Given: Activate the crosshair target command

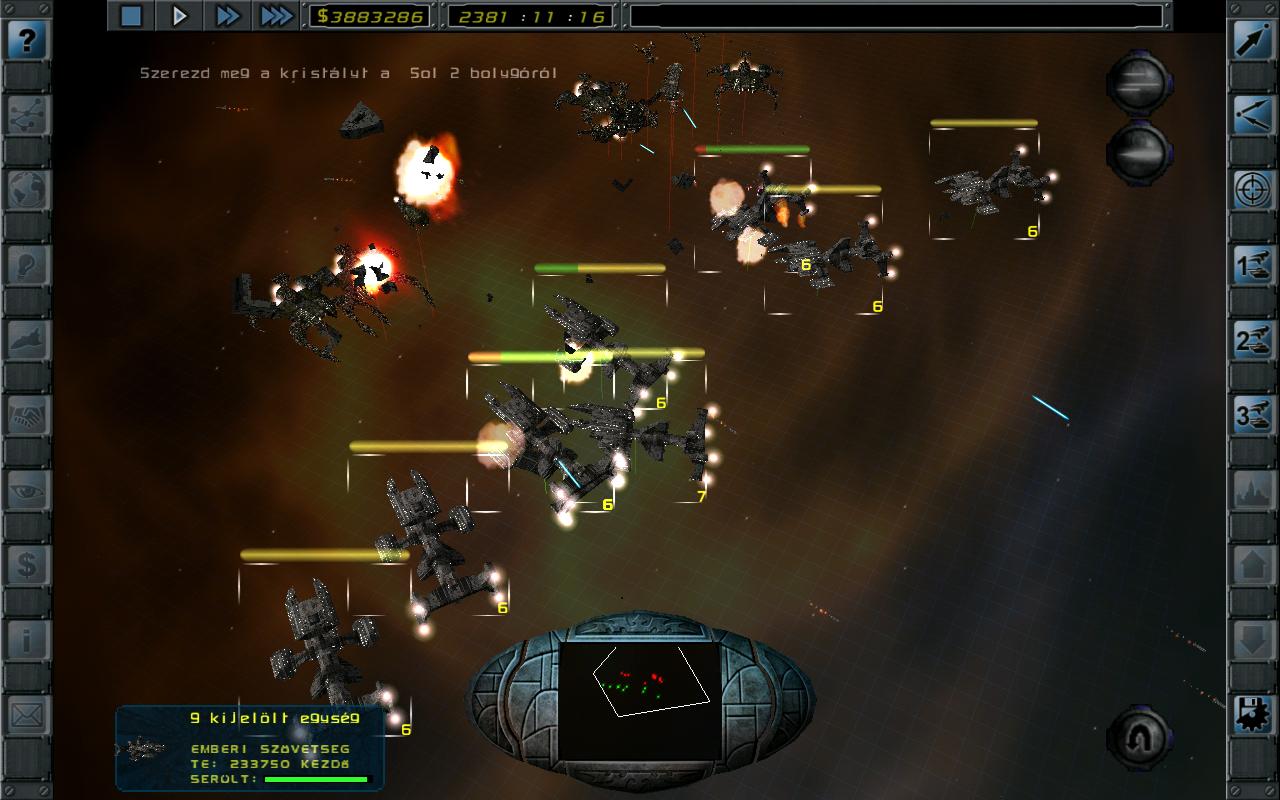Looking at the screenshot, I should click(1252, 191).
